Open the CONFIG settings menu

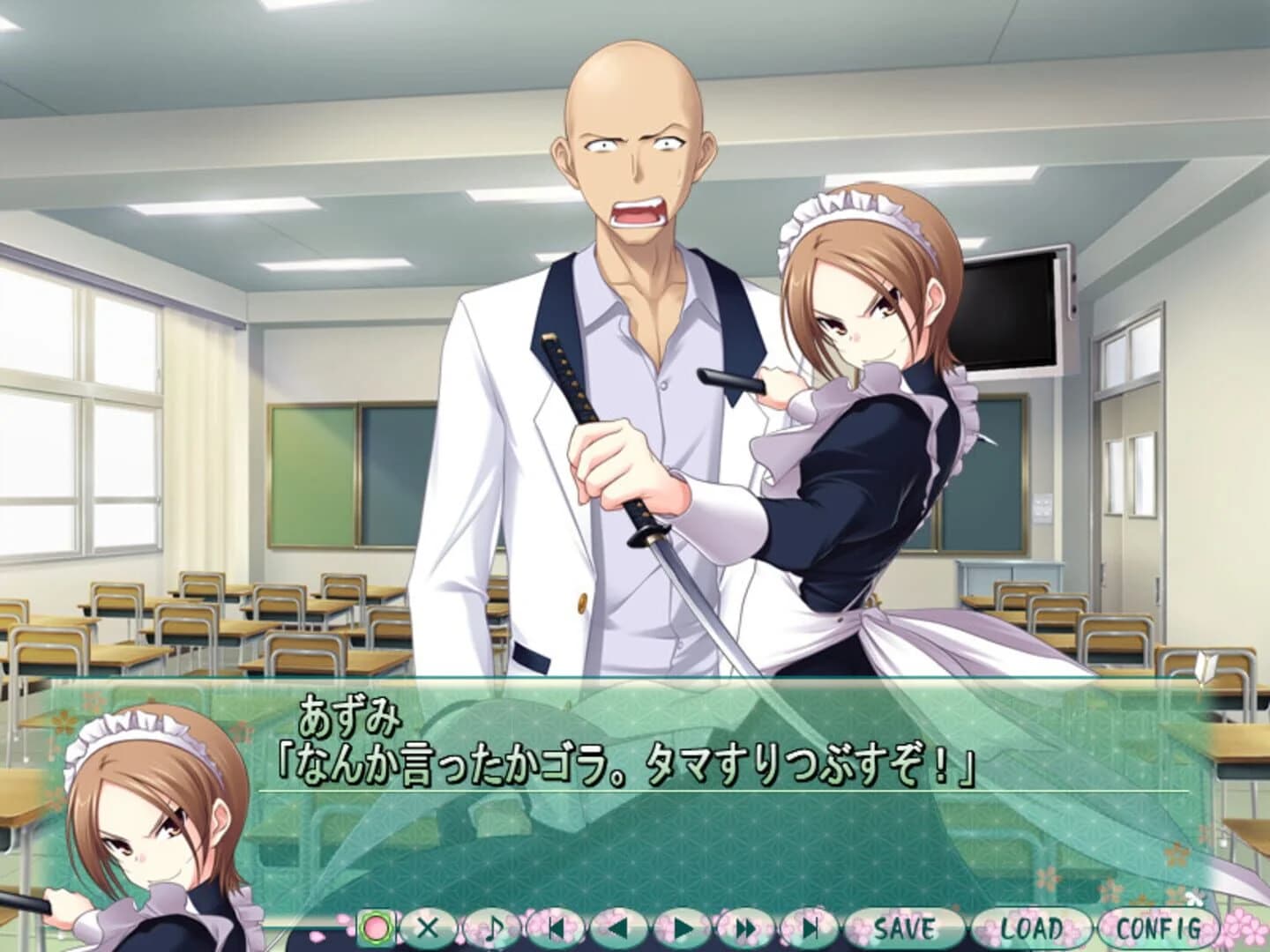point(1159,926)
